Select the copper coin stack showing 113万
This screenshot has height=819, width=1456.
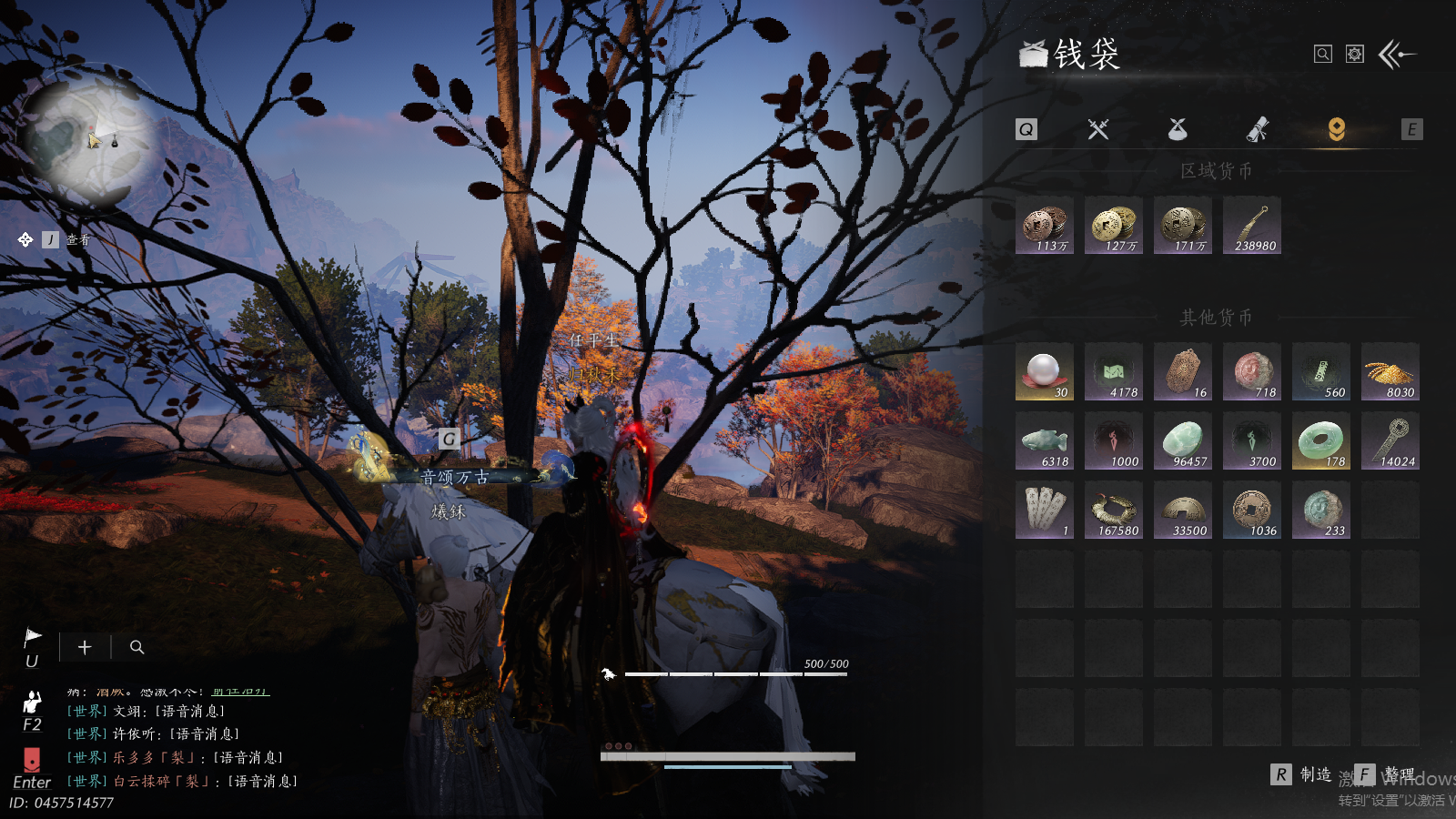(1045, 226)
